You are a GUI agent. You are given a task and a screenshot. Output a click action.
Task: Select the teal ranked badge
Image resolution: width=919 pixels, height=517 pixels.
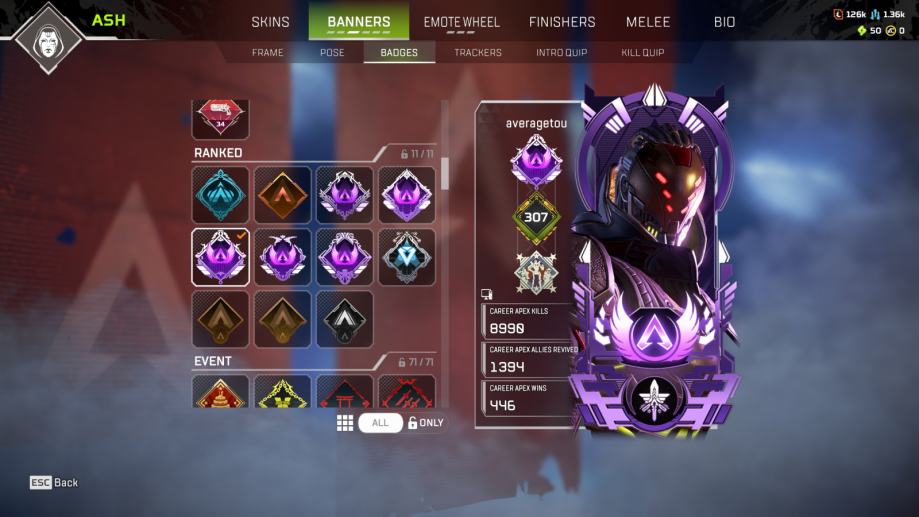pos(221,194)
